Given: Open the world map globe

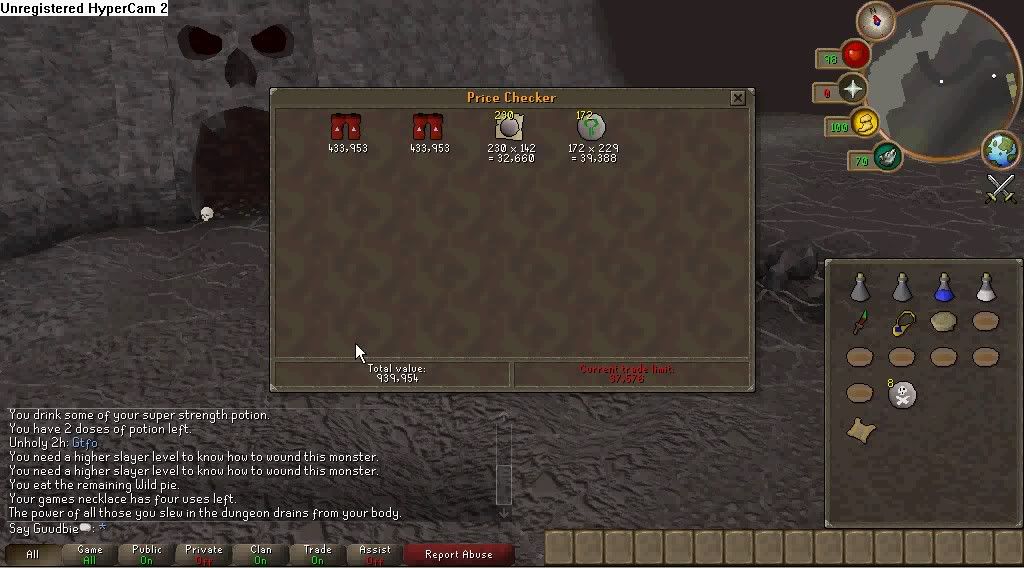Looking at the screenshot, I should [999, 149].
